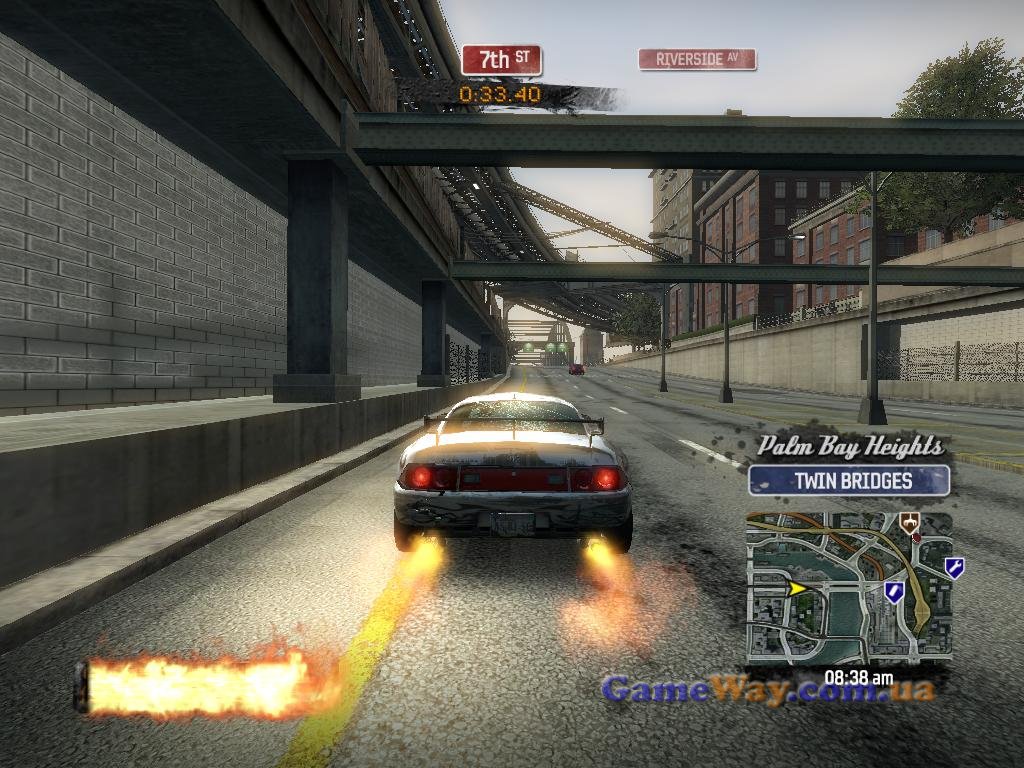Select the wrench repair shop marker
This screenshot has height=768, width=1024.
point(954,568)
